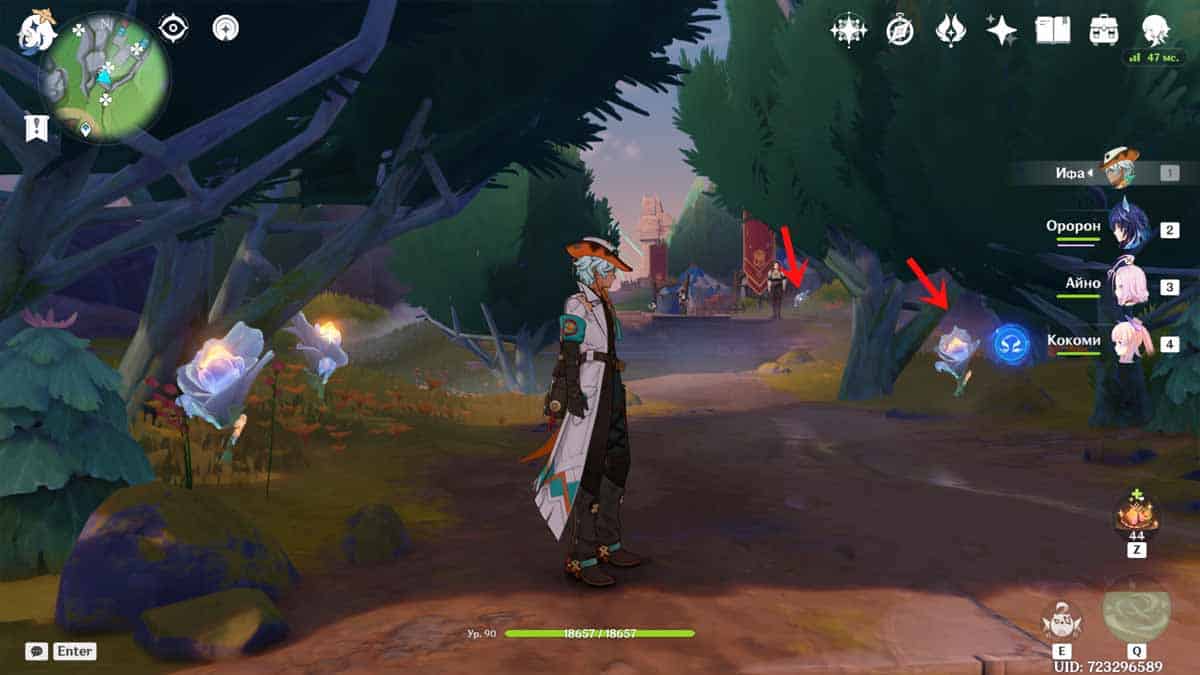Open the Paimon main menu
This screenshot has height=675, width=1200.
(x=37, y=31)
